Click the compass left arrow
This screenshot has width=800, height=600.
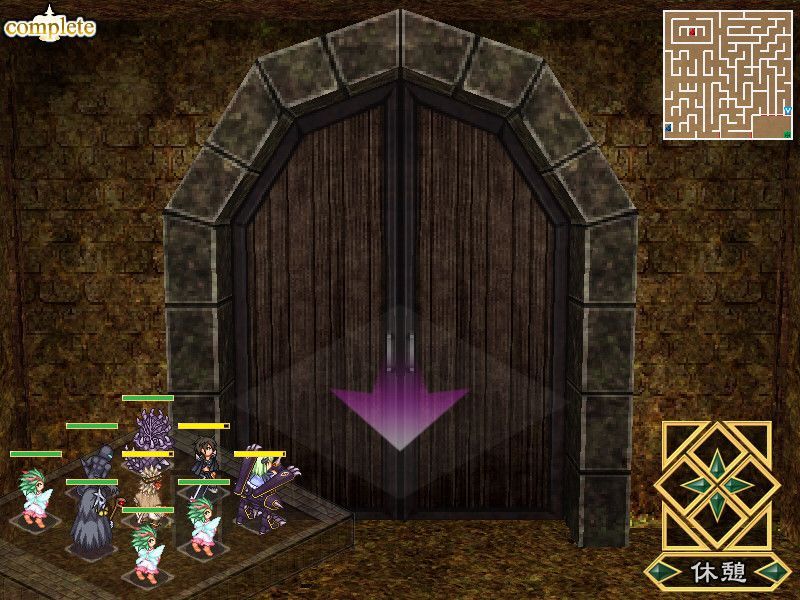[696, 486]
